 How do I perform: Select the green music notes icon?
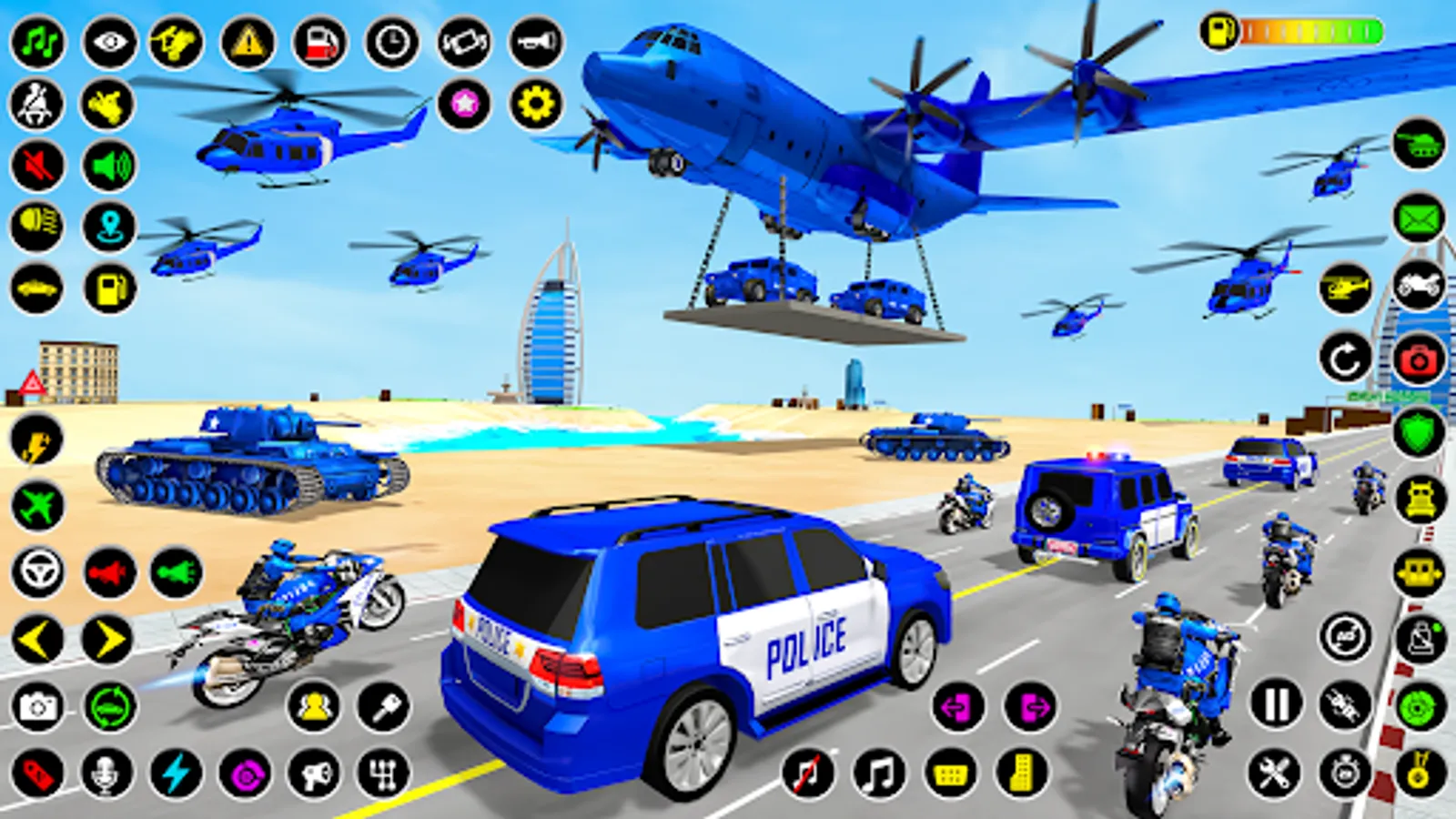tap(37, 41)
